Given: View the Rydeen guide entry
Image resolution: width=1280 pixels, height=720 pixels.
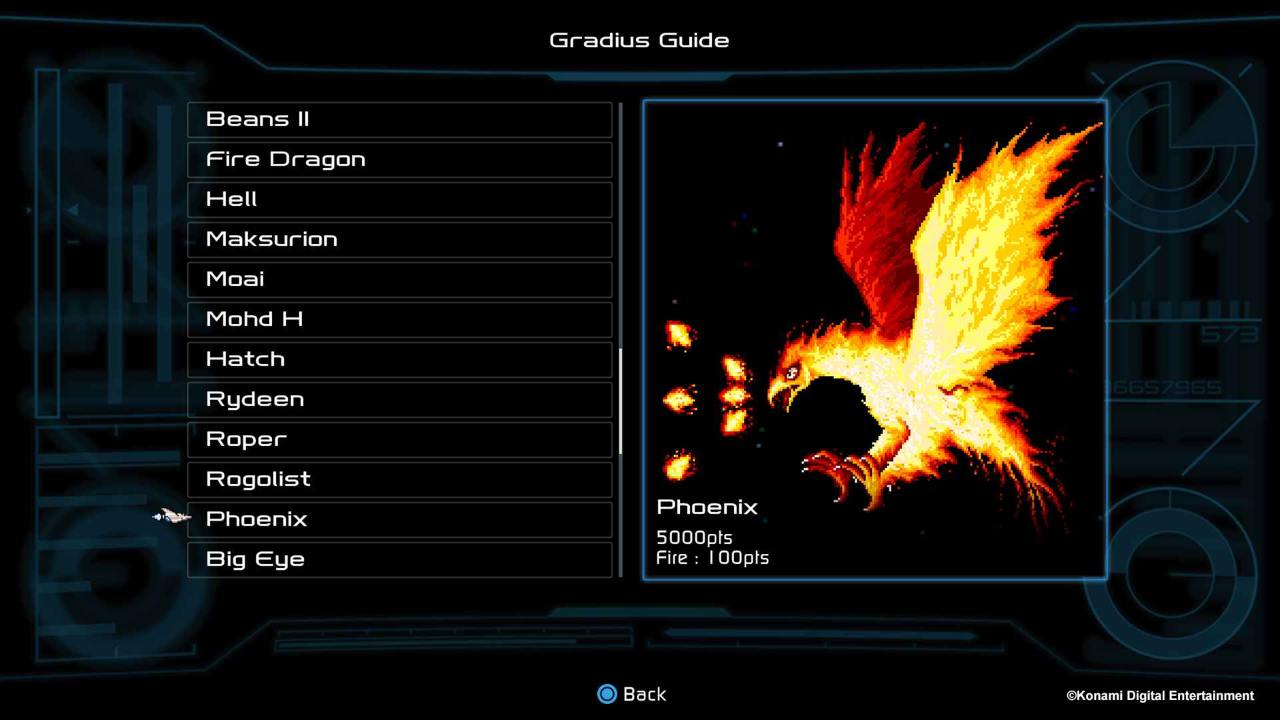Looking at the screenshot, I should coord(399,399).
